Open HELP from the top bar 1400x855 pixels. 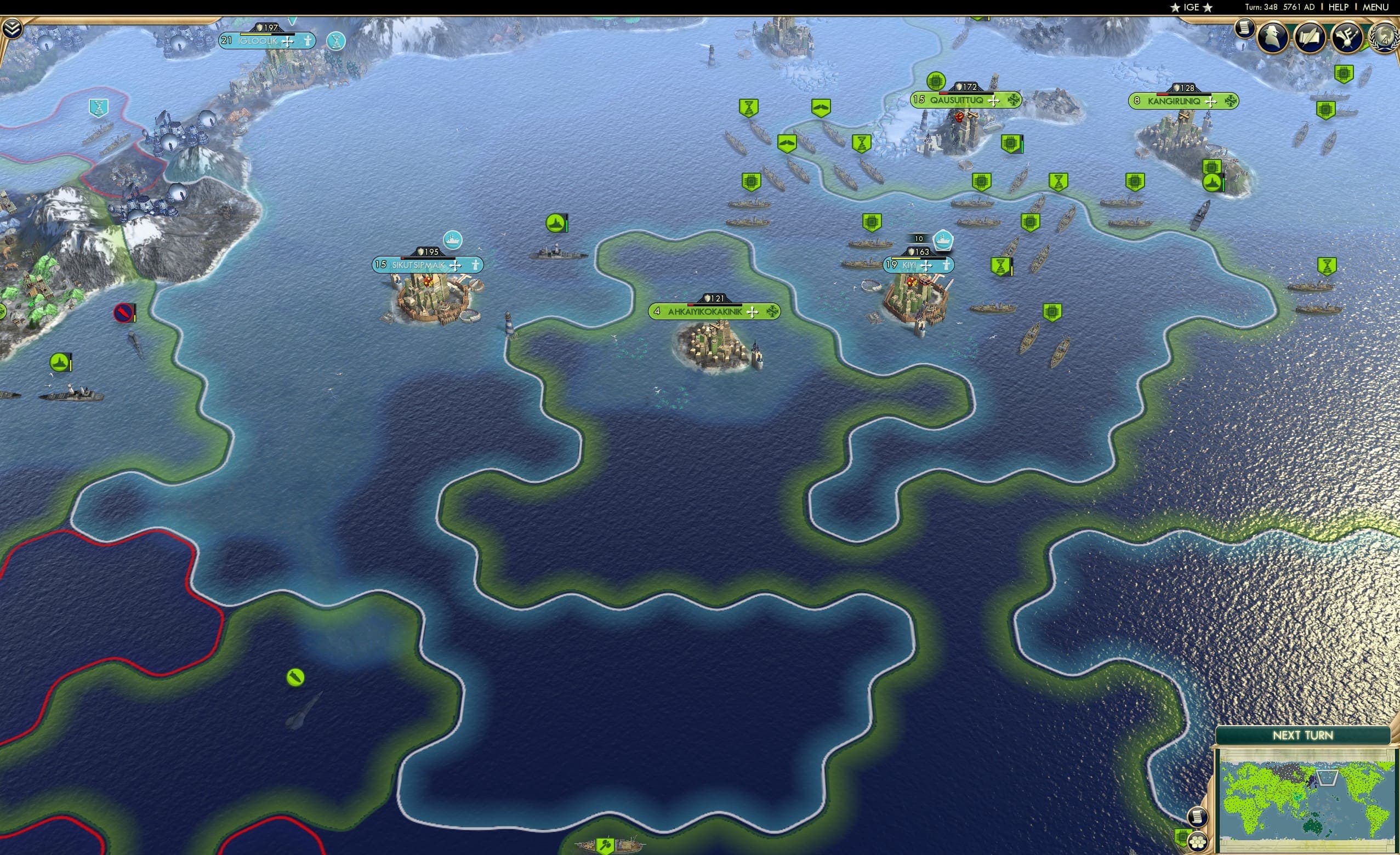point(1339,7)
